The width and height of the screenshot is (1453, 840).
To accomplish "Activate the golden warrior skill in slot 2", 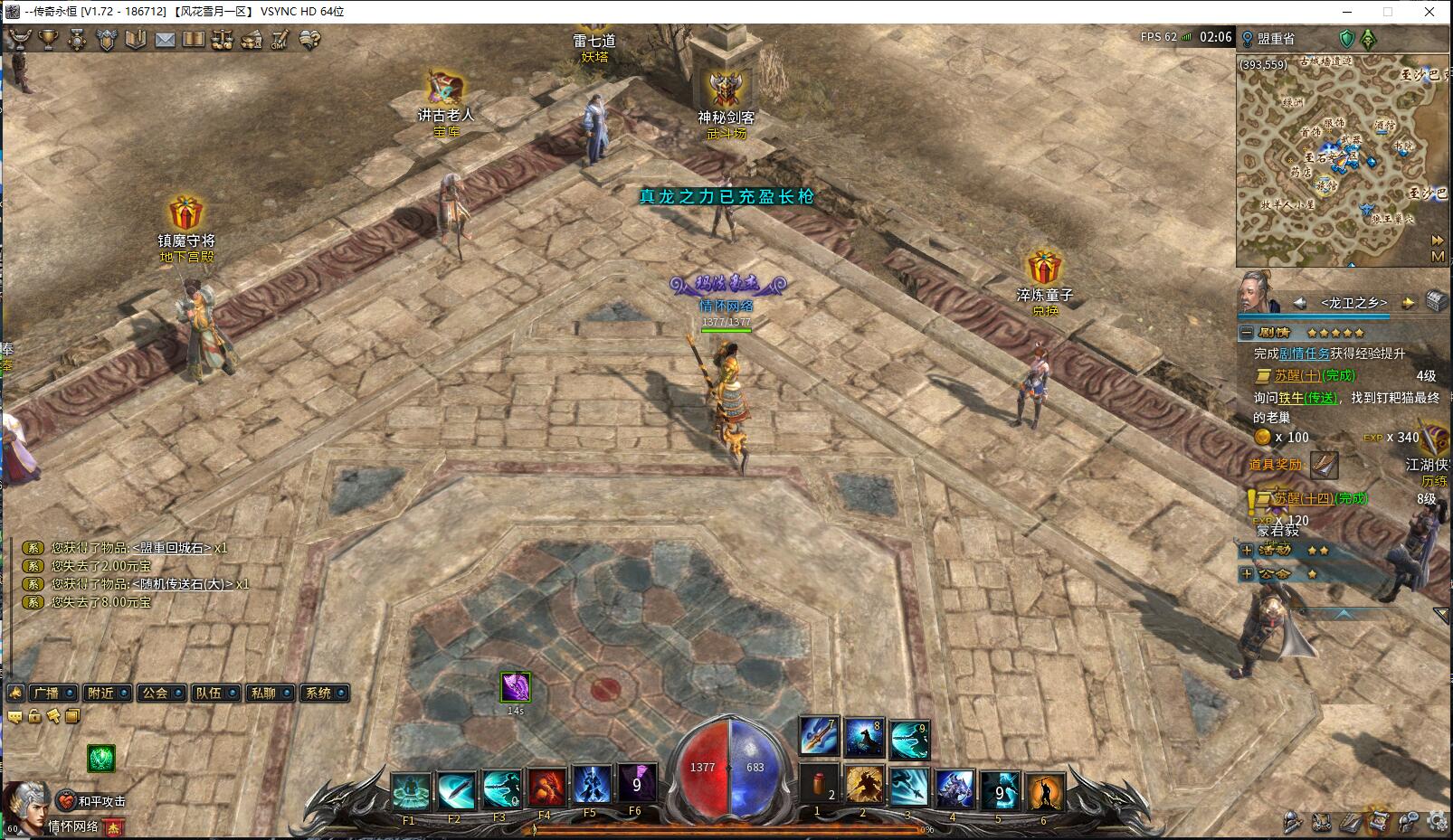I will (x=864, y=785).
